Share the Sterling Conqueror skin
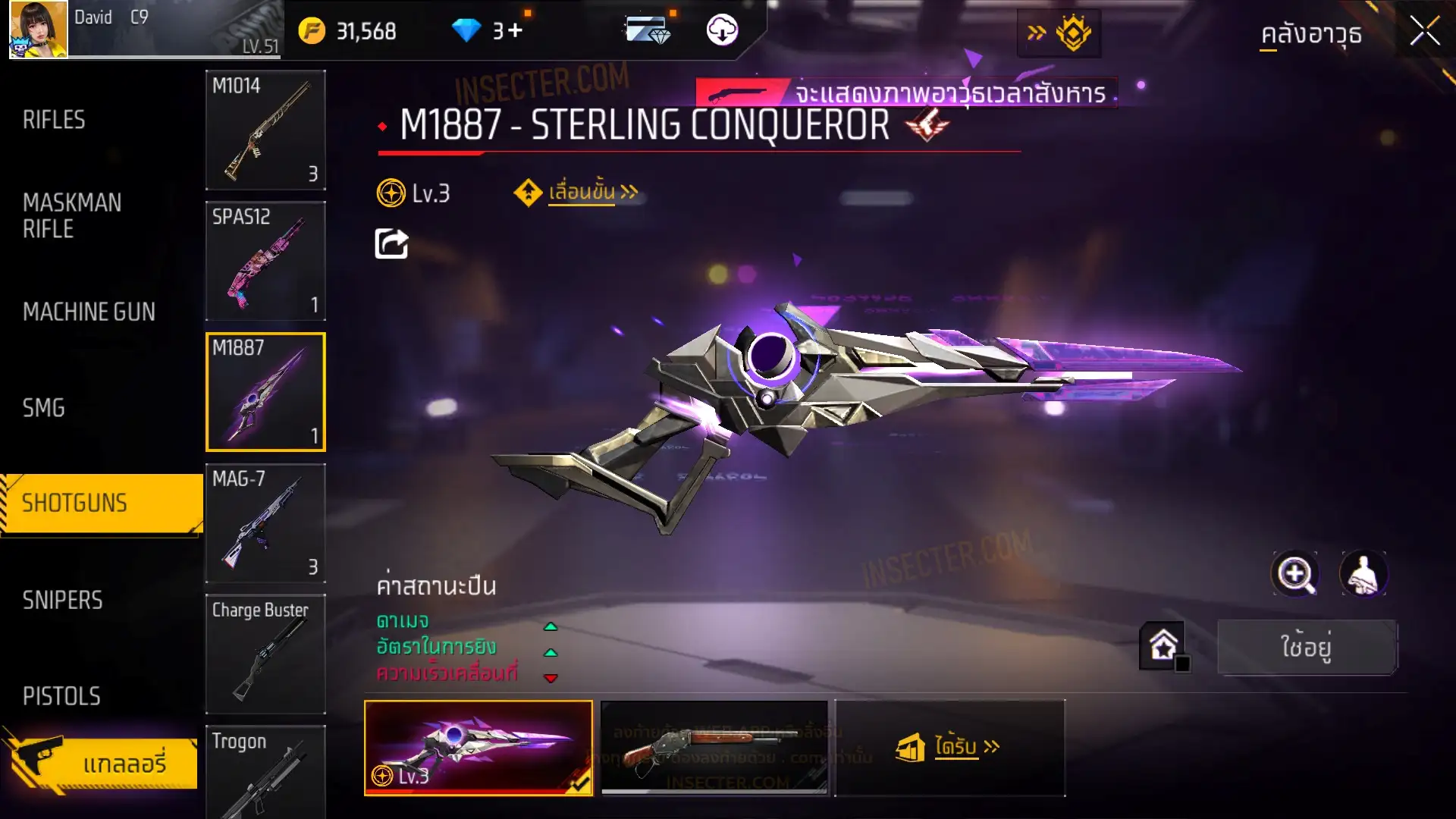Viewport: 1456px width, 819px height. click(391, 244)
